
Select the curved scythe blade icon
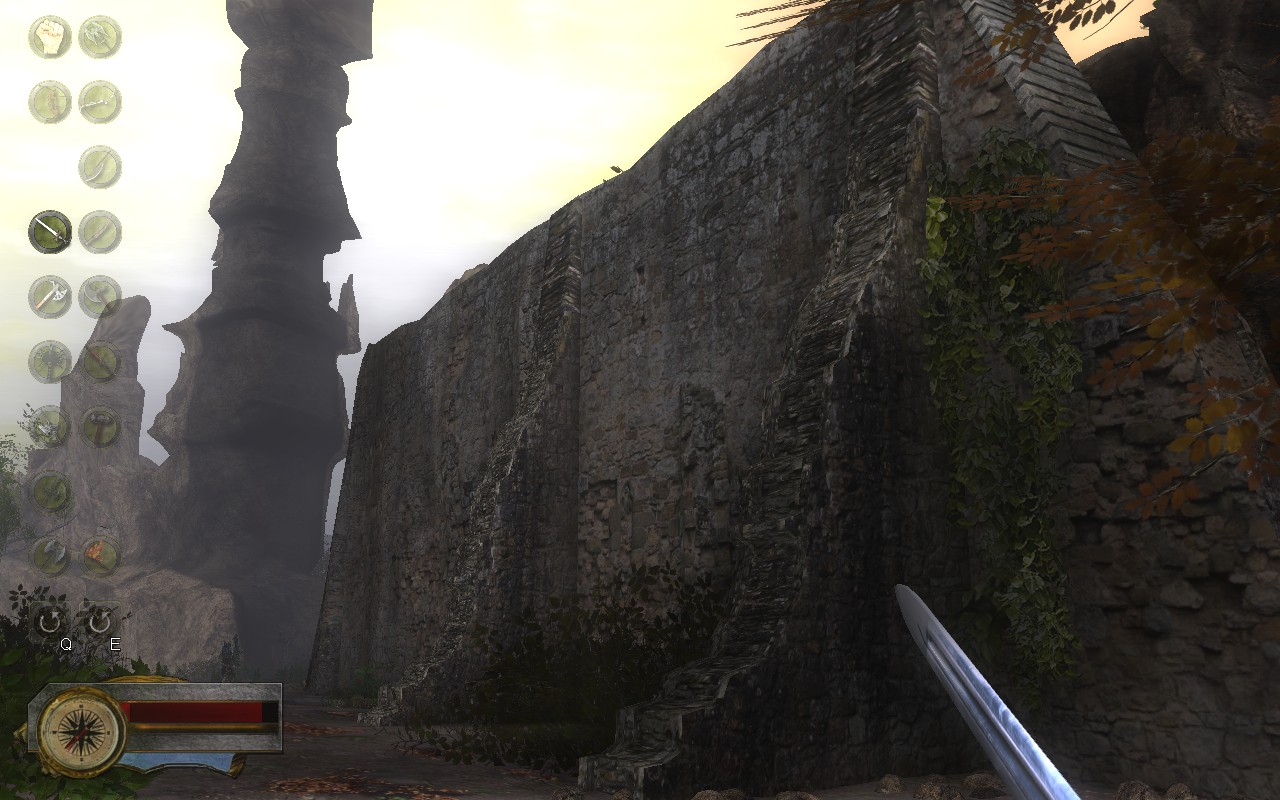pyautogui.click(x=100, y=166)
